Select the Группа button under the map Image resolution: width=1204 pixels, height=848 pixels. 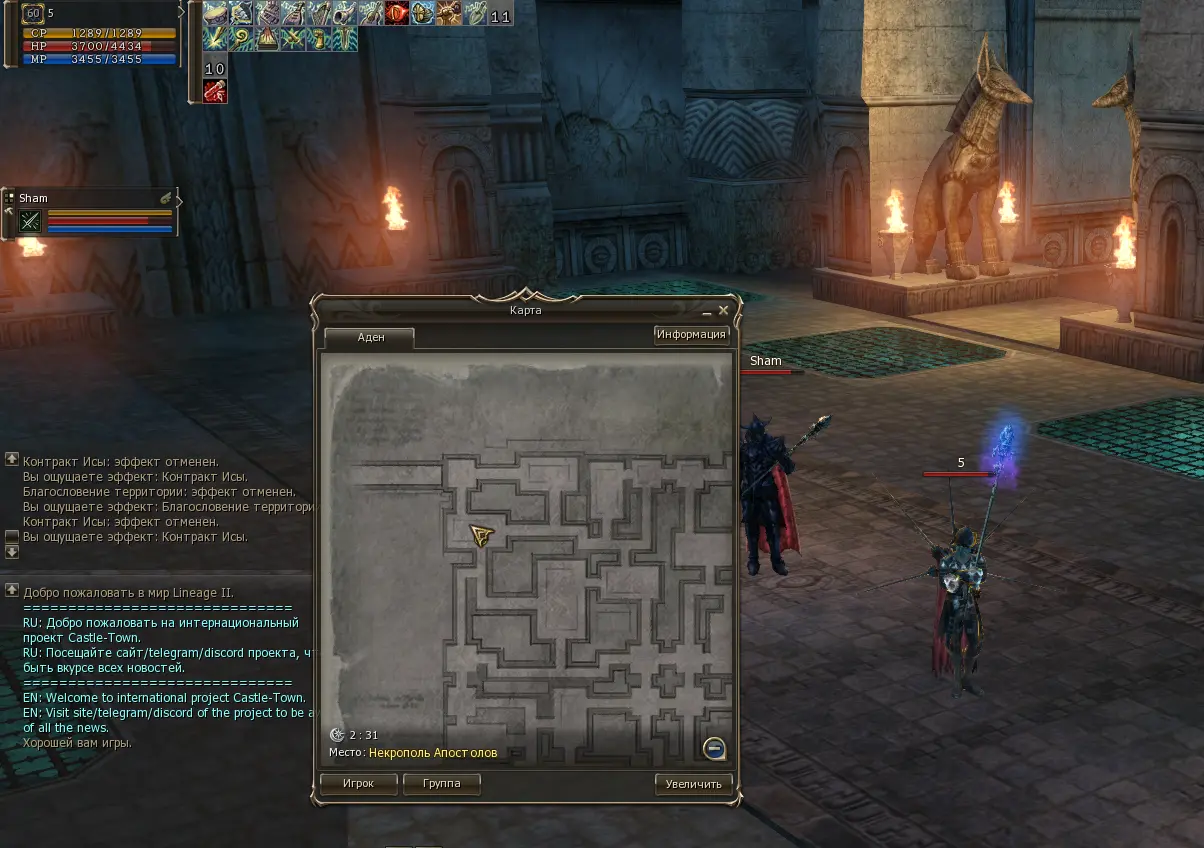click(441, 784)
